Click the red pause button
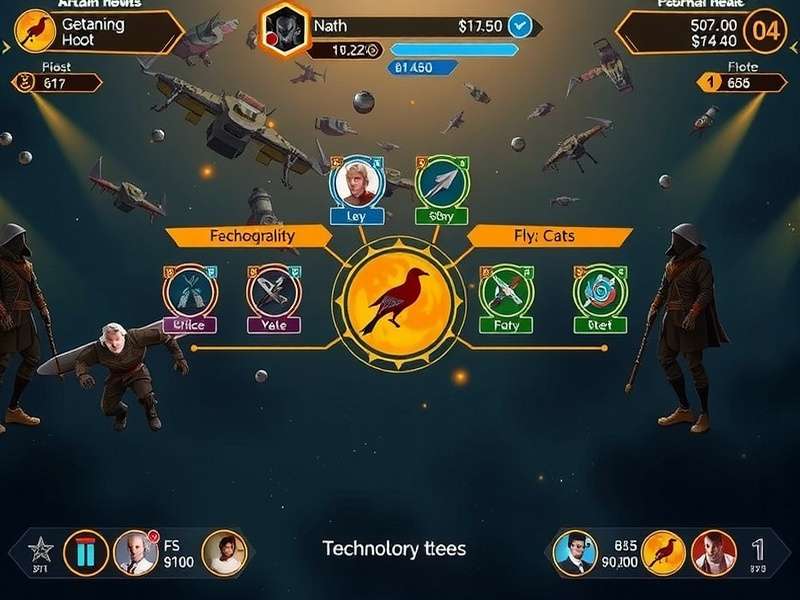This screenshot has height=600, width=800. point(85,552)
